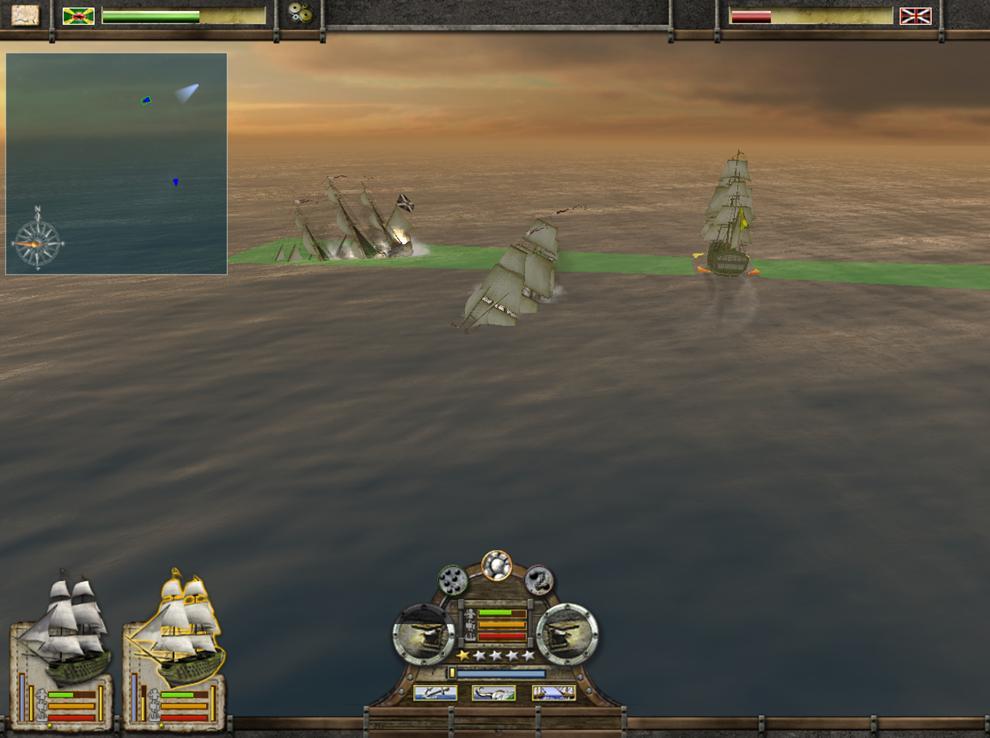Screen dimensions: 990x738
Task: Activate the sword boarding command
Action: [435, 692]
